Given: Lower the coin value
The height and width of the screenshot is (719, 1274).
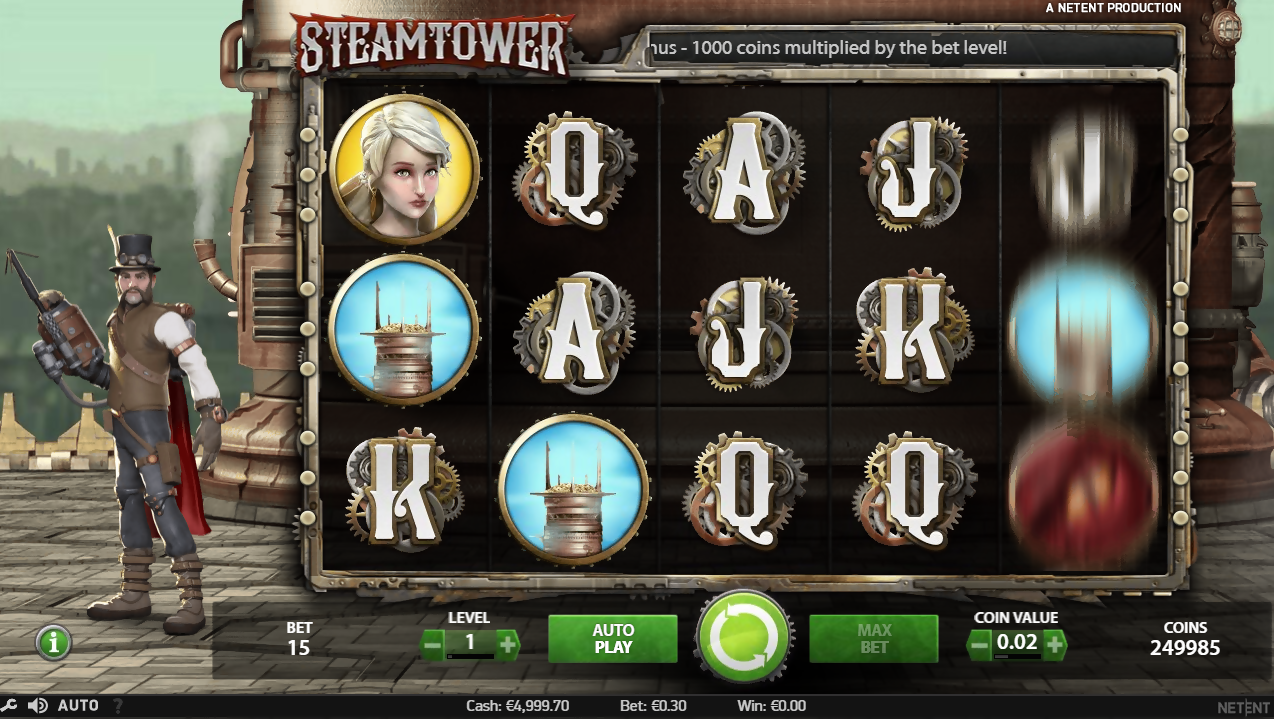Looking at the screenshot, I should click(x=980, y=644).
